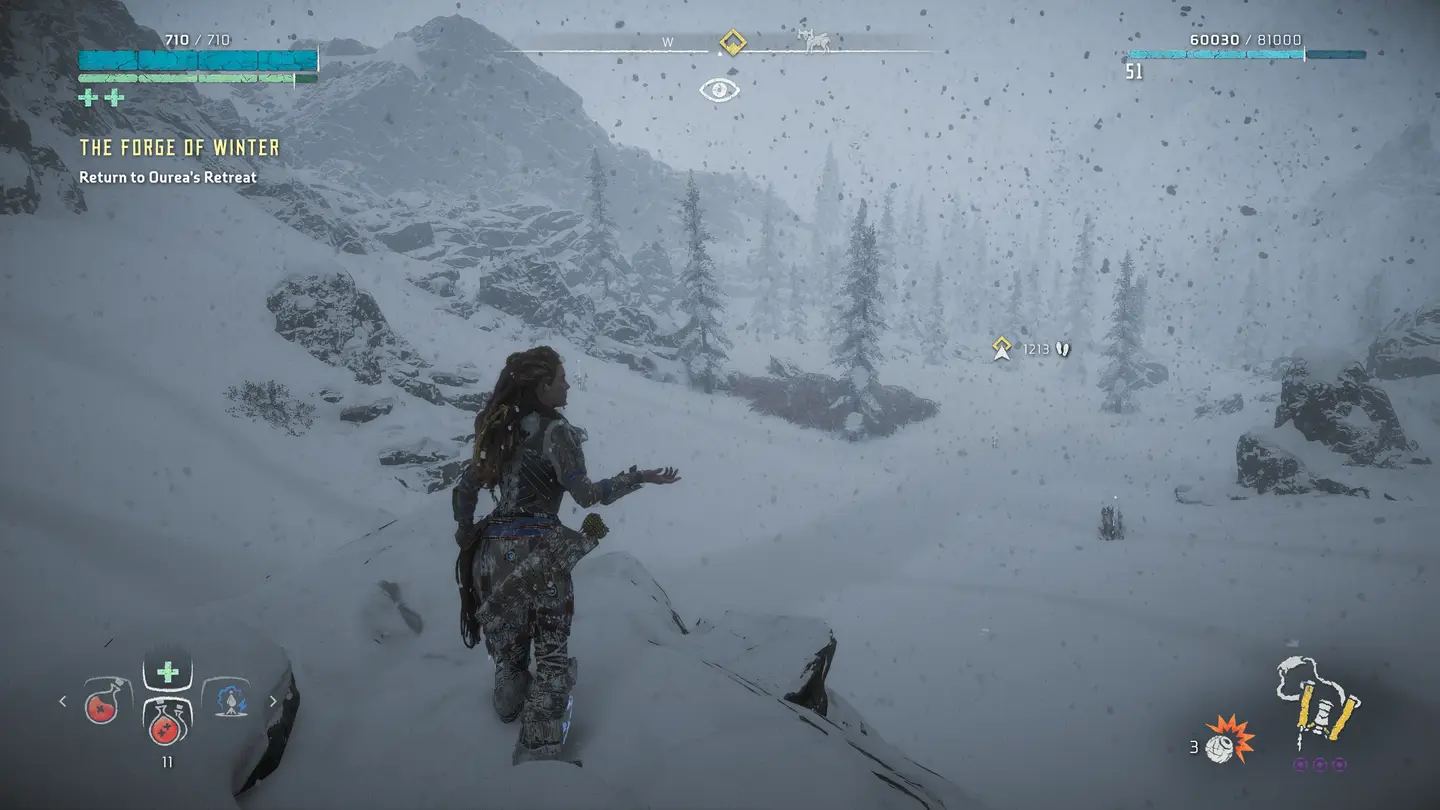Click the stealth eye visibility indicator
Screen dimensions: 1440x810
[x=719, y=90]
